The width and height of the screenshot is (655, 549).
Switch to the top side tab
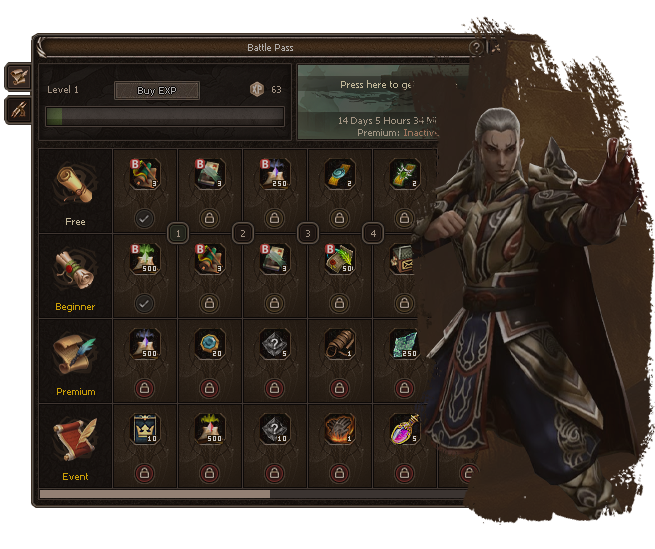pos(17,76)
